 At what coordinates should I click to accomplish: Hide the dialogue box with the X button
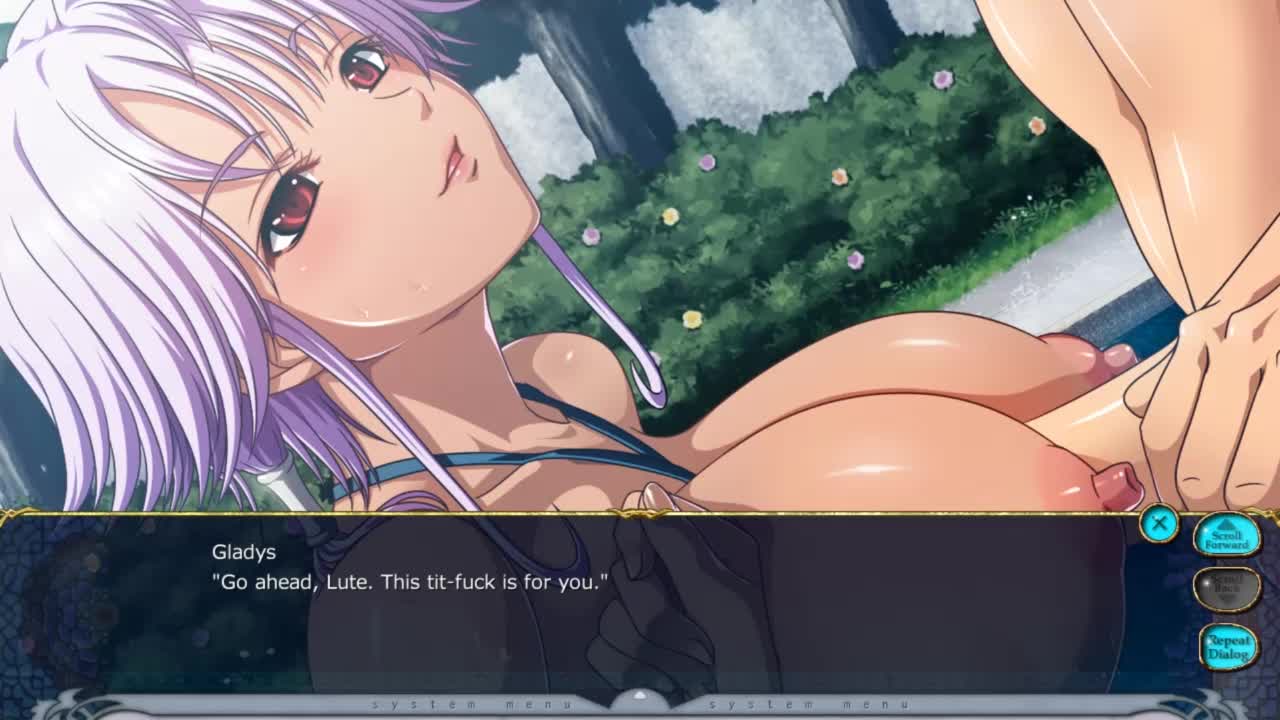point(1158,523)
